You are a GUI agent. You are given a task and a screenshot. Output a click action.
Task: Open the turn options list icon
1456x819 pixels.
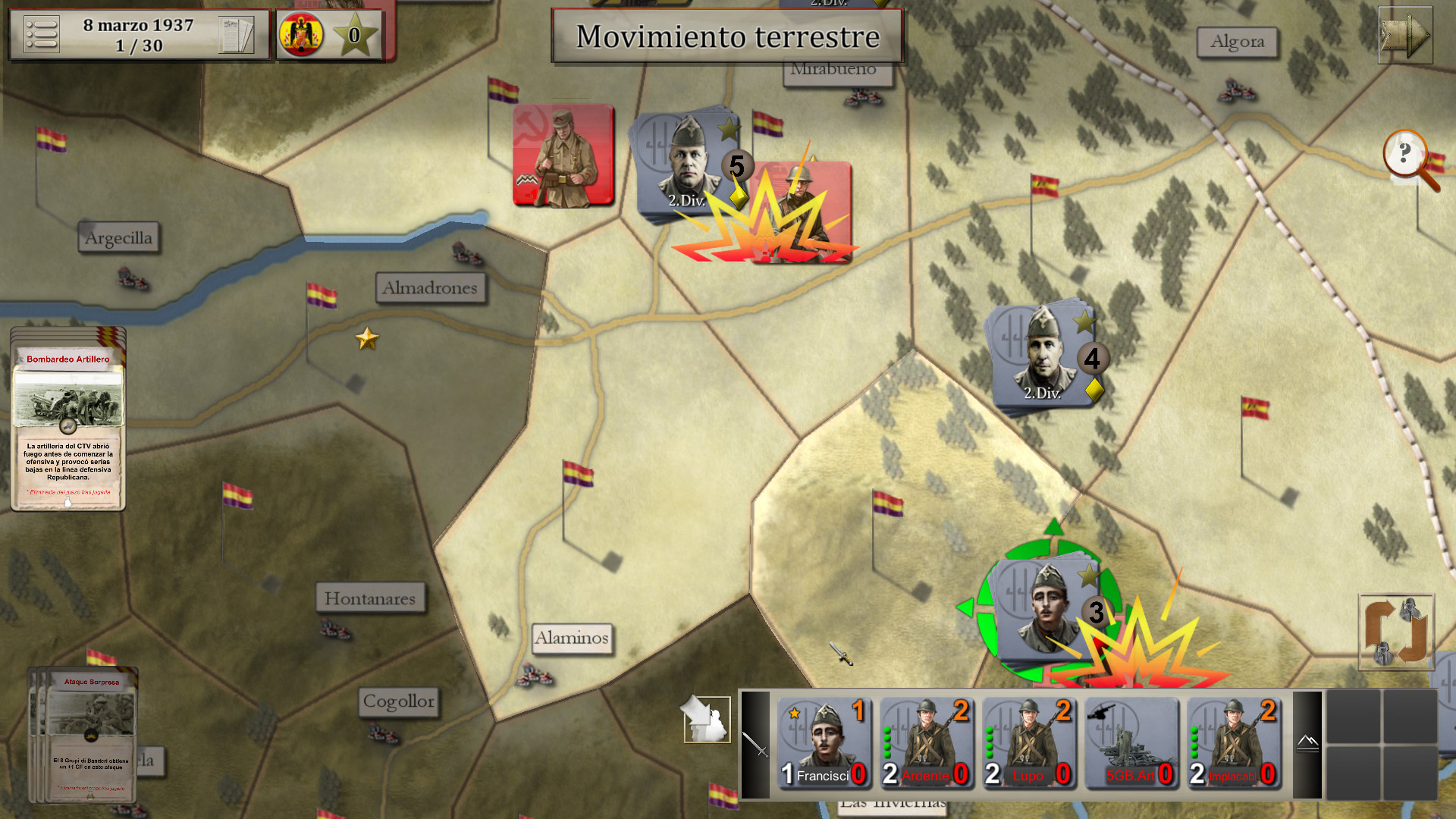42,33
